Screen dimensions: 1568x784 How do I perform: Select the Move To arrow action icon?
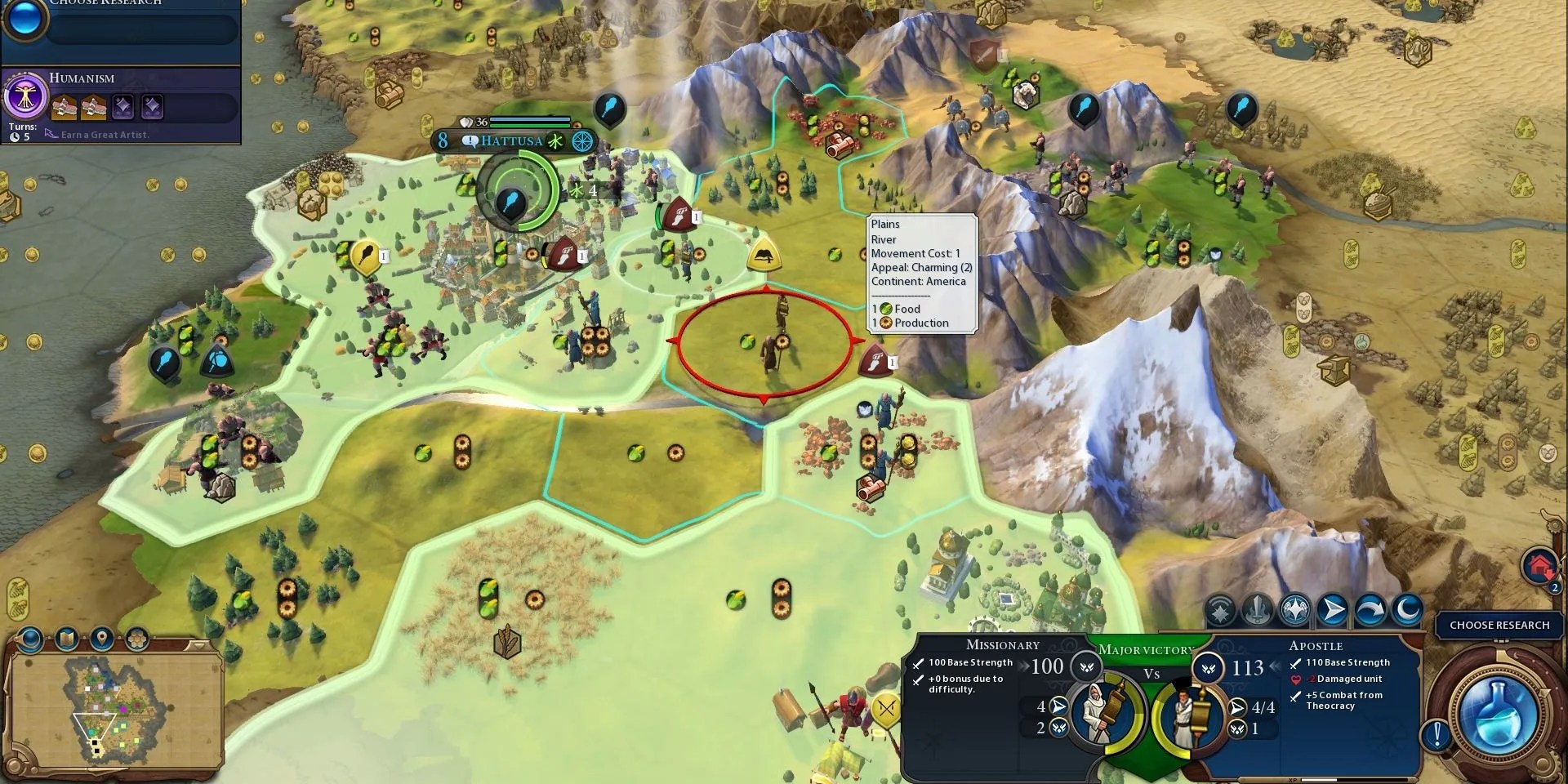(x=1331, y=608)
